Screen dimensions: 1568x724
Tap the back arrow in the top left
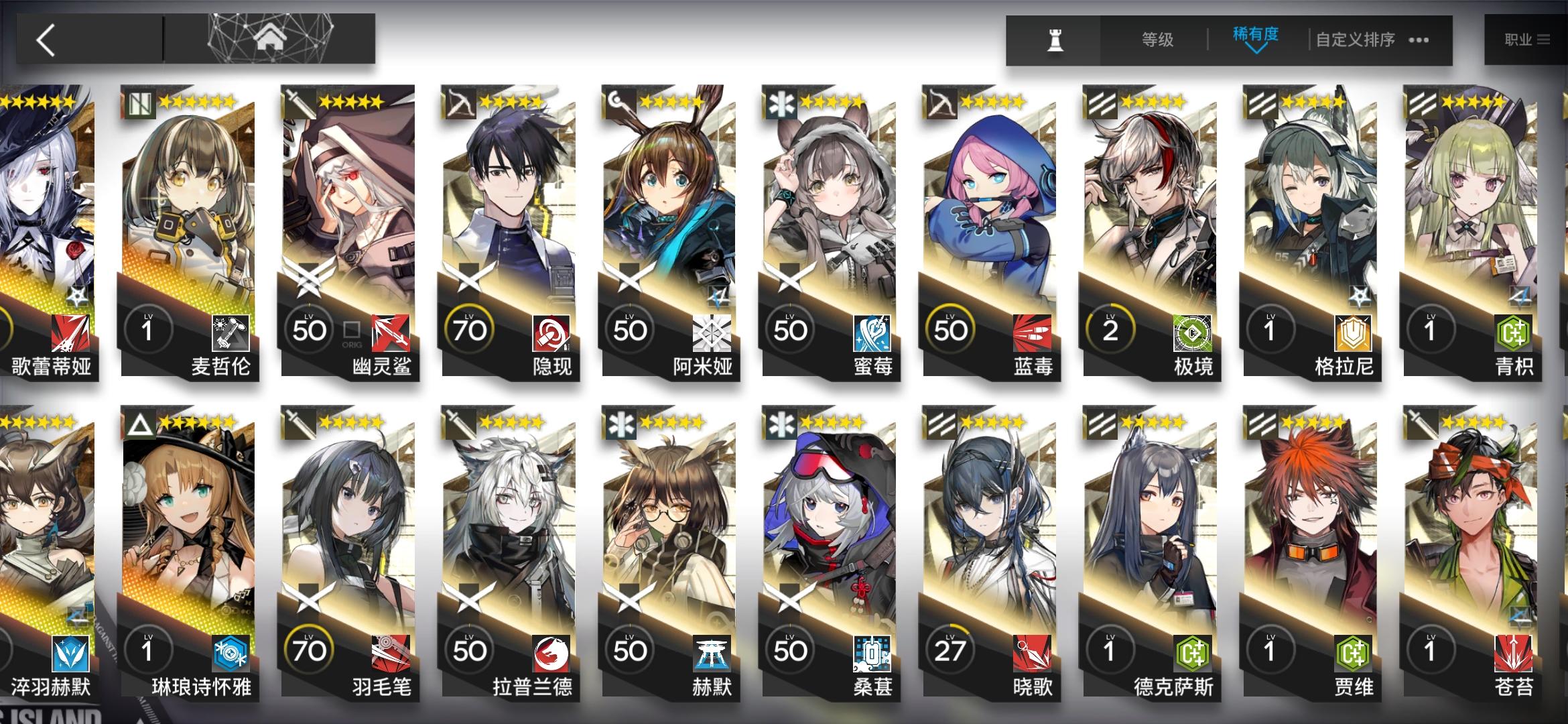[x=44, y=40]
